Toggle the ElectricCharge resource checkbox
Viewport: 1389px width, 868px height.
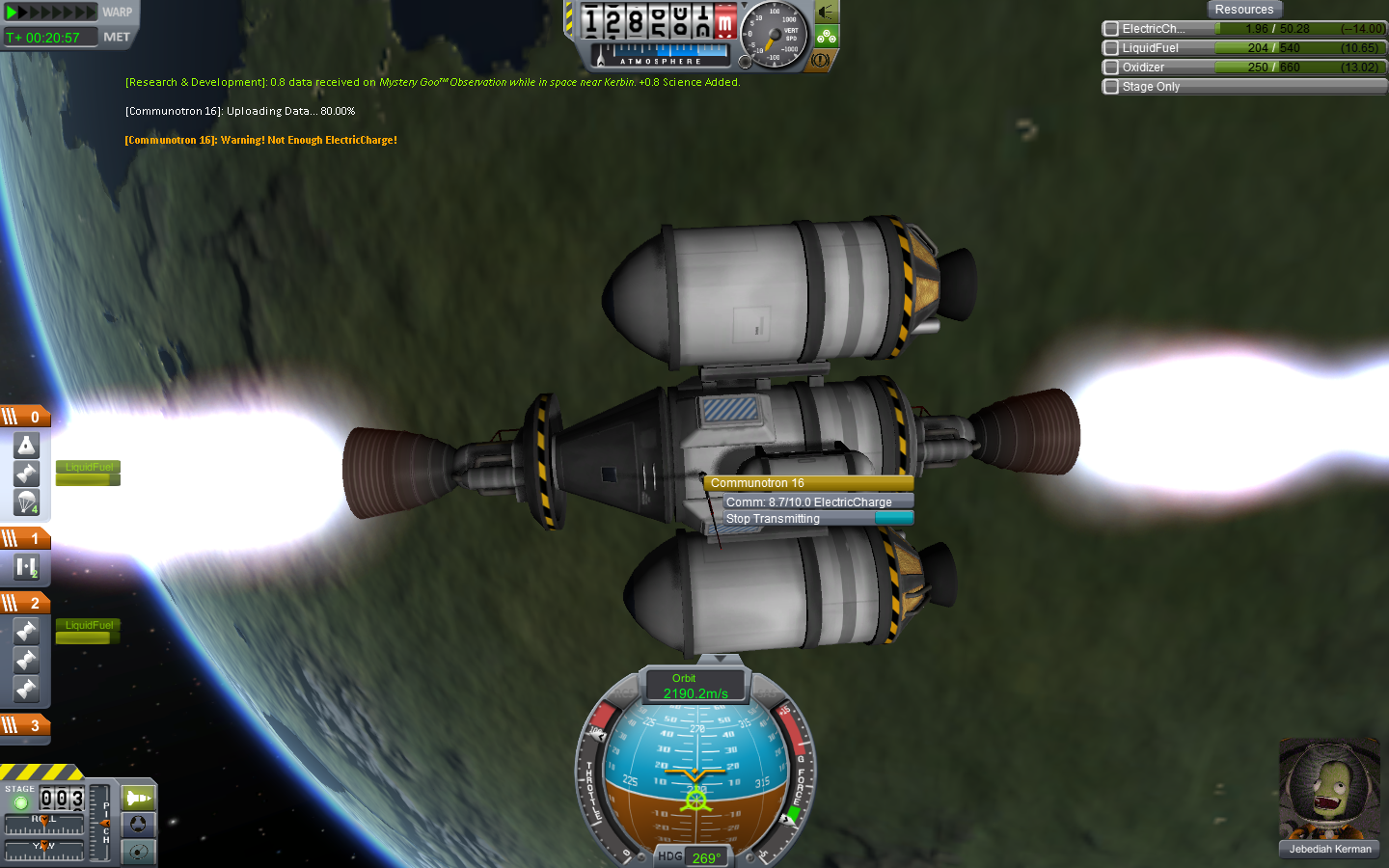click(x=1111, y=29)
